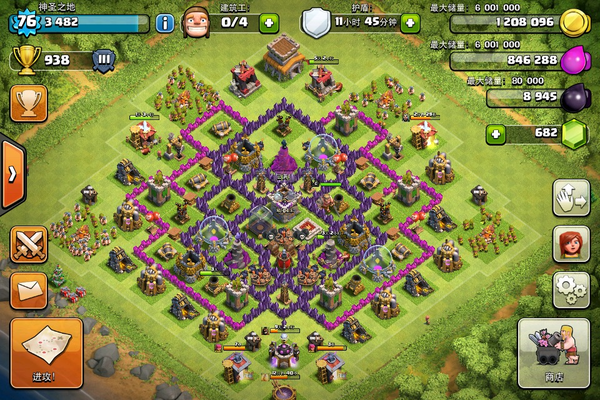Expand the side panel arrow tab

coord(11,173)
